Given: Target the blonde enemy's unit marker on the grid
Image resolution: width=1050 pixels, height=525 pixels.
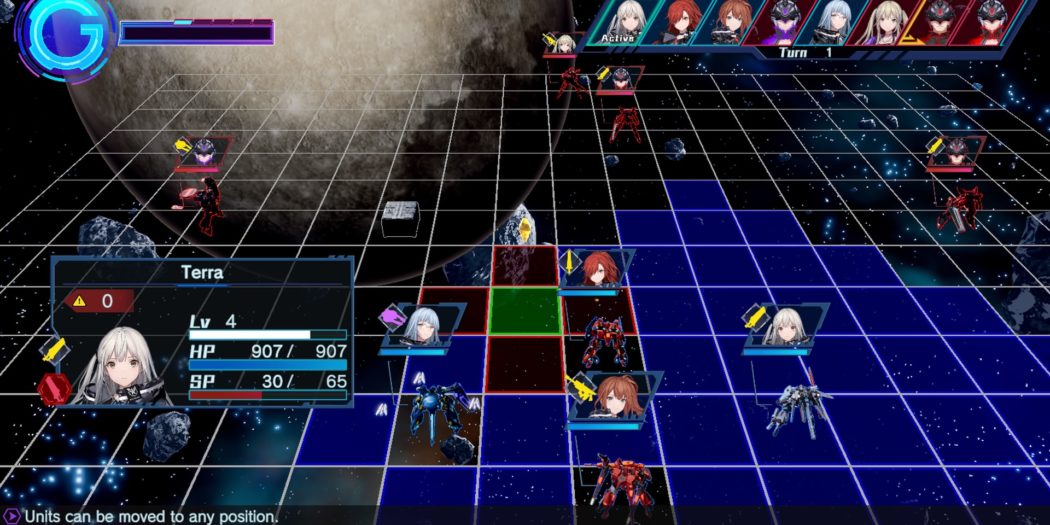Looking at the screenshot, I should [566, 44].
